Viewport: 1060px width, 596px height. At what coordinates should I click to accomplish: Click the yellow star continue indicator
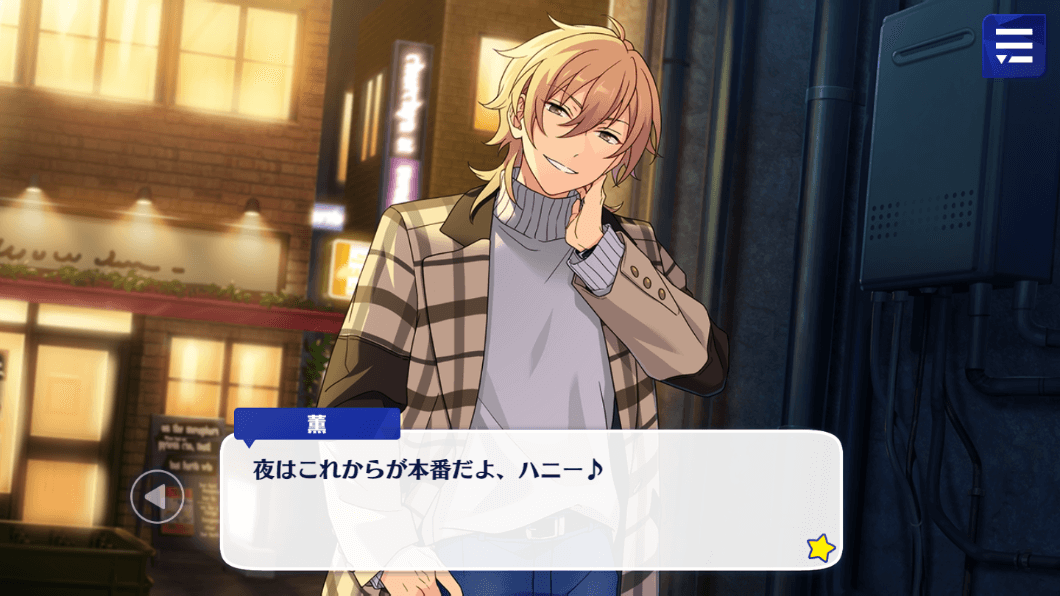[821, 547]
